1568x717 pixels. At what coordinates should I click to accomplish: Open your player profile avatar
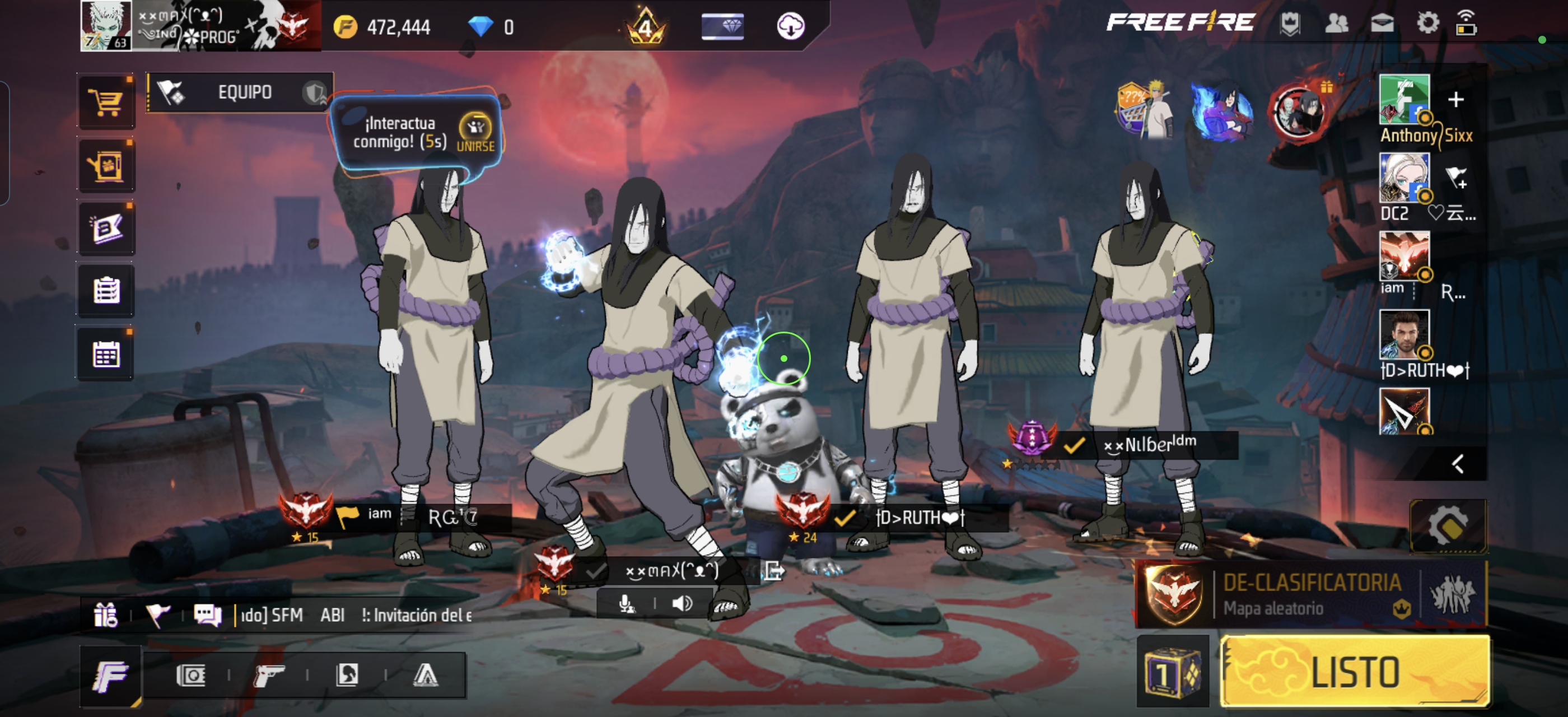coord(106,26)
